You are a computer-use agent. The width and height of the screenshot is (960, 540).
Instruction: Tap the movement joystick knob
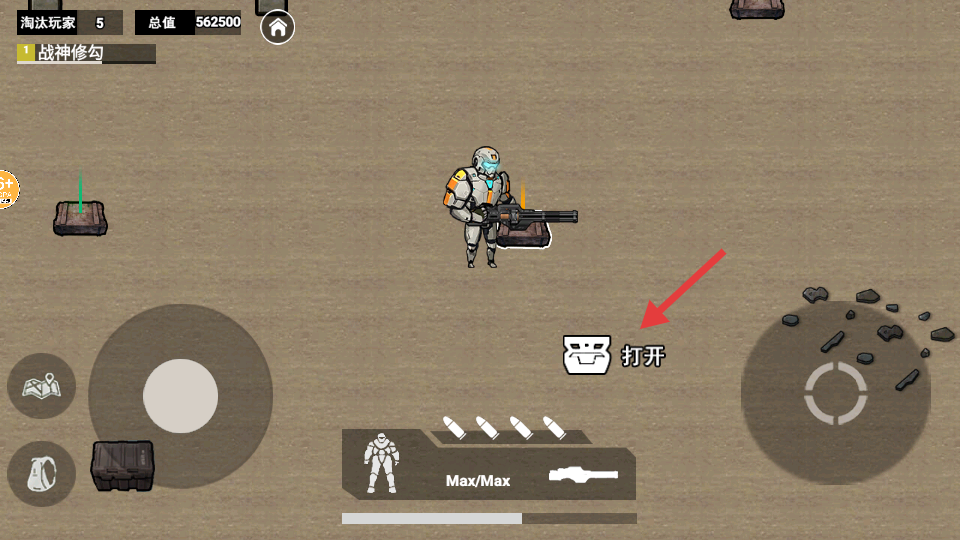pyautogui.click(x=180, y=396)
